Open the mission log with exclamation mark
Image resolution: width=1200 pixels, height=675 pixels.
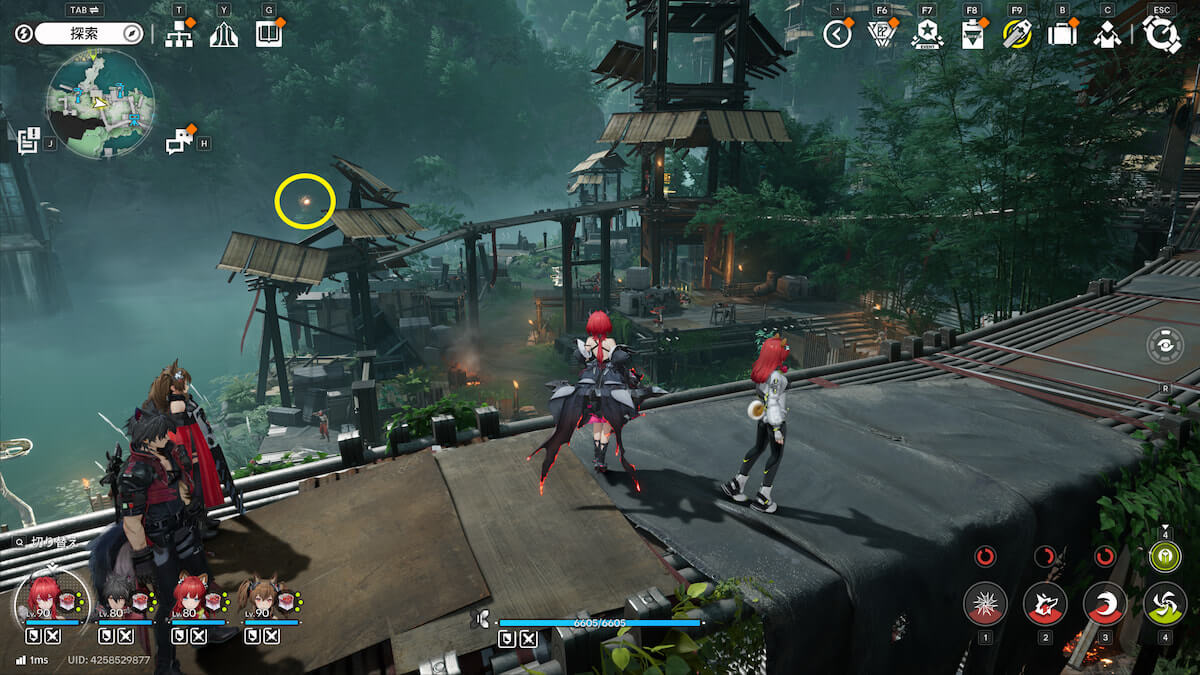pos(28,140)
